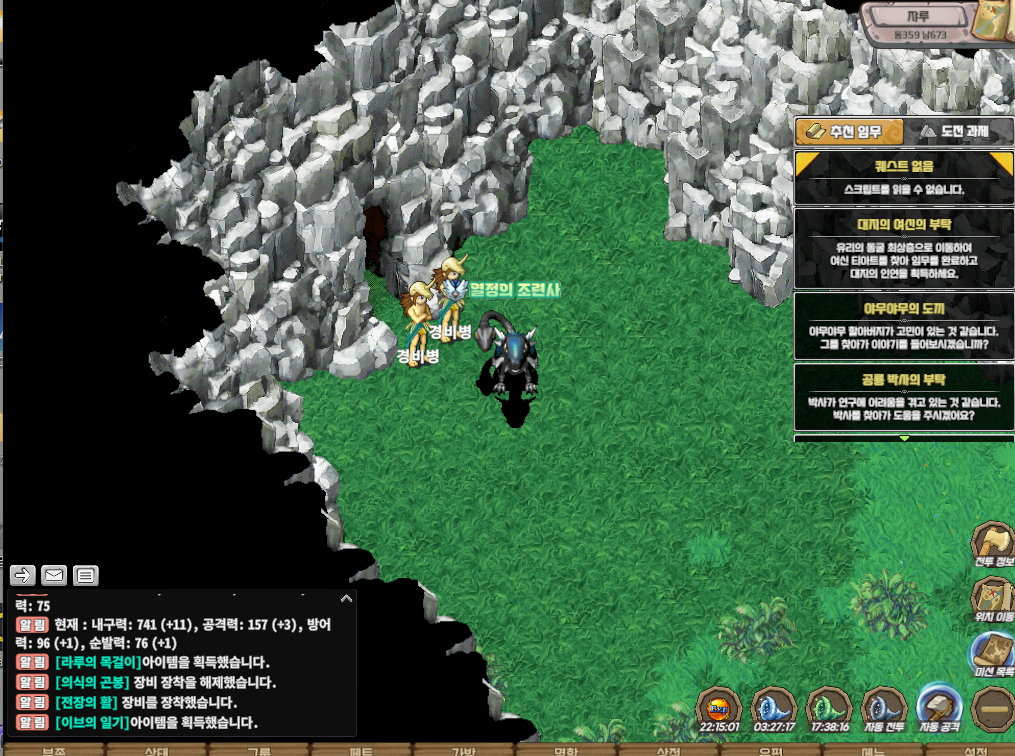Toggle 자동 전투 horn button
The height and width of the screenshot is (756, 1015).
(883, 708)
